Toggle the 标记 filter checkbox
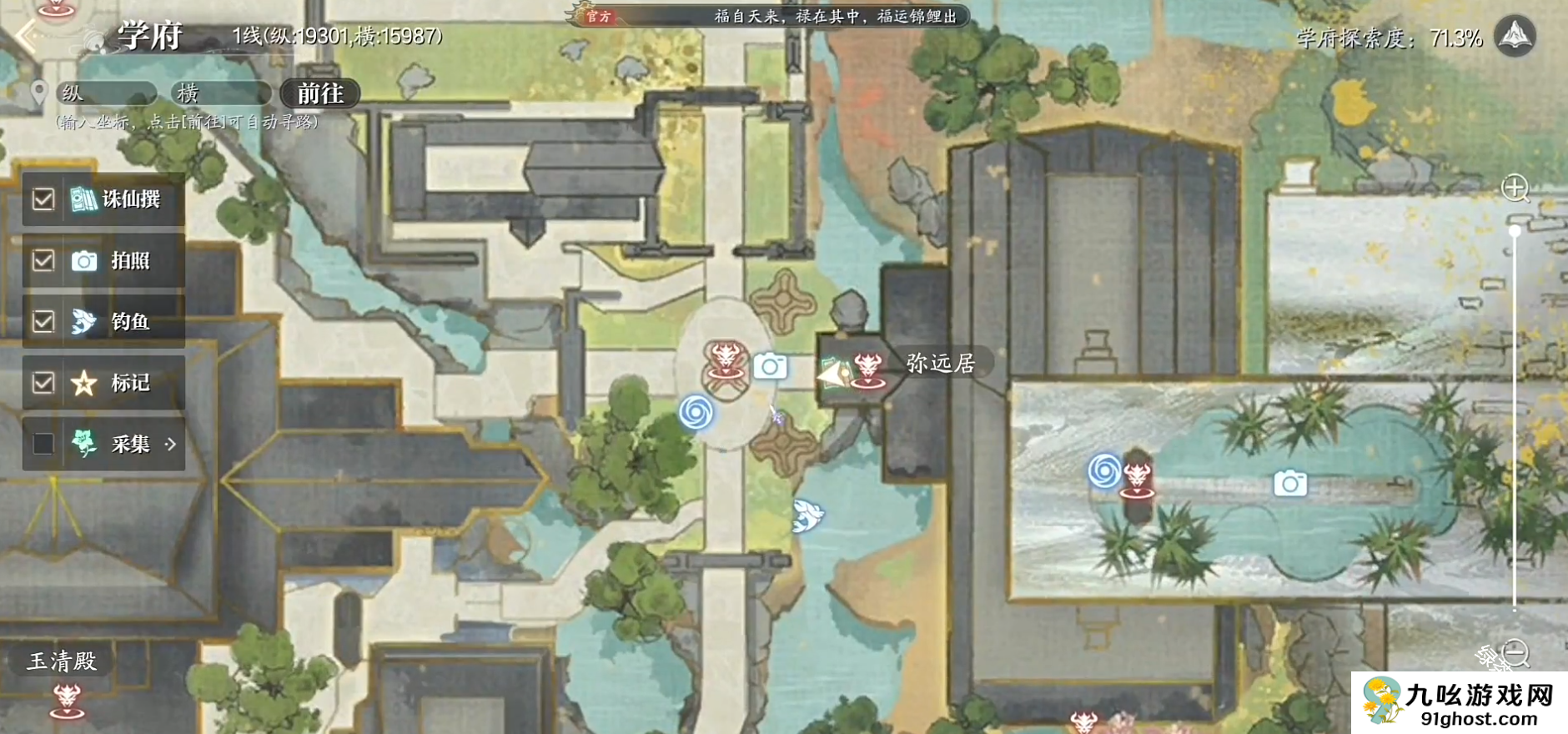1568x734 pixels. 43,383
